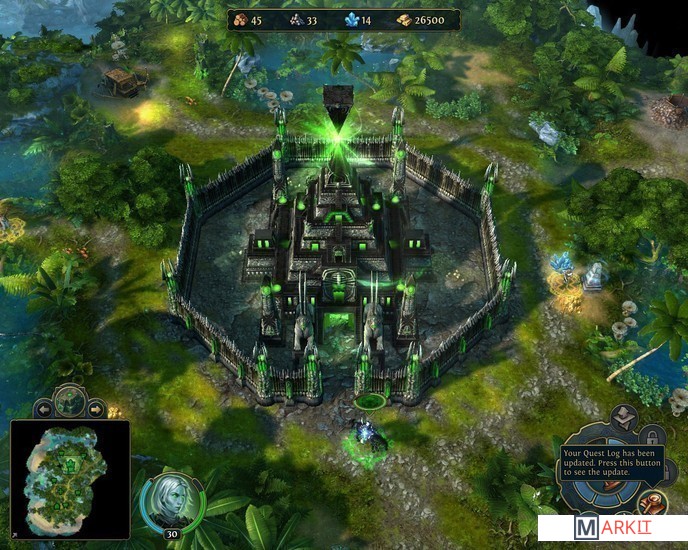
Task: Click the gold amount in the resource bar
Action: [x=425, y=20]
